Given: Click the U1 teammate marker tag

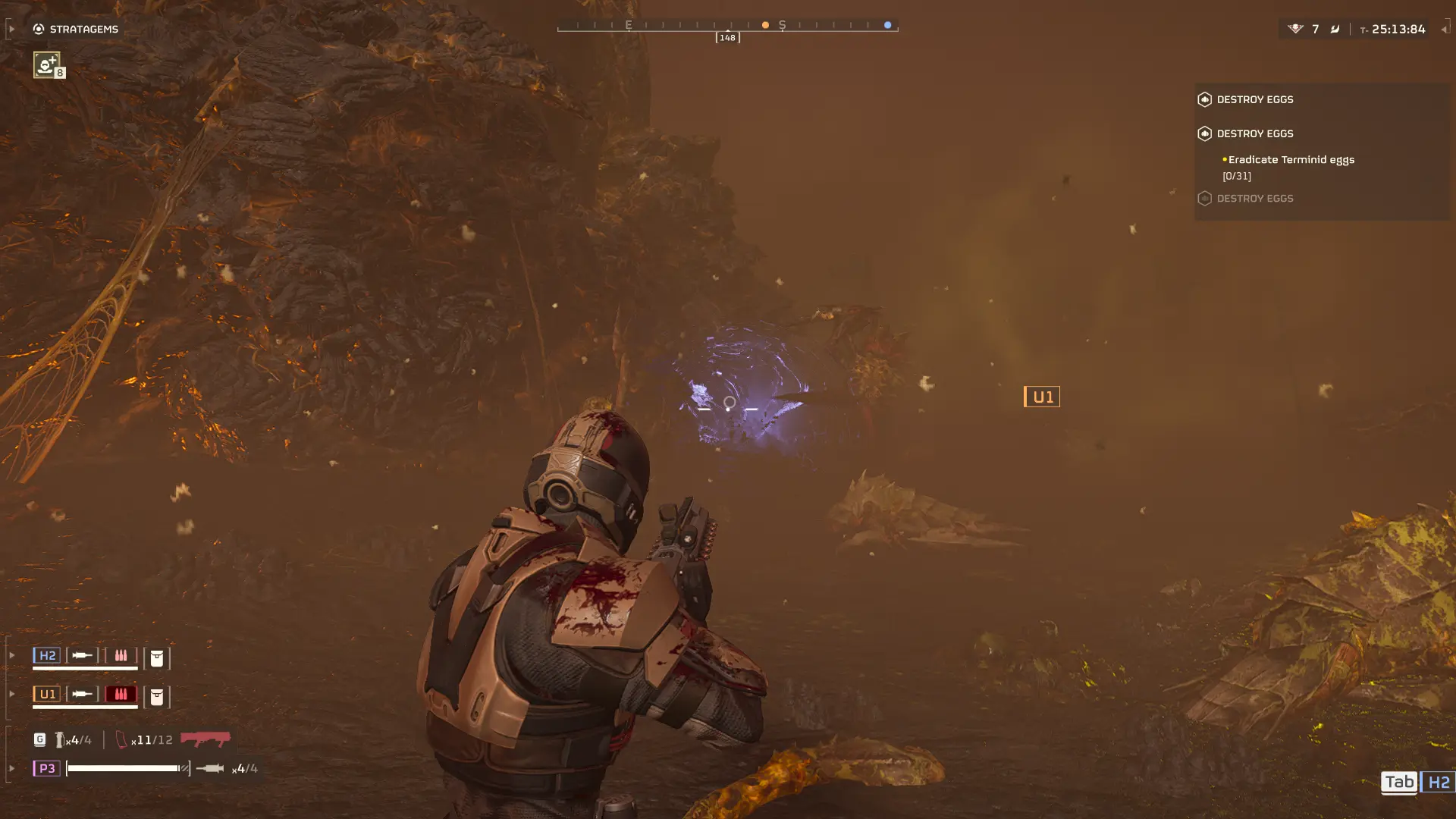Looking at the screenshot, I should click(1042, 397).
